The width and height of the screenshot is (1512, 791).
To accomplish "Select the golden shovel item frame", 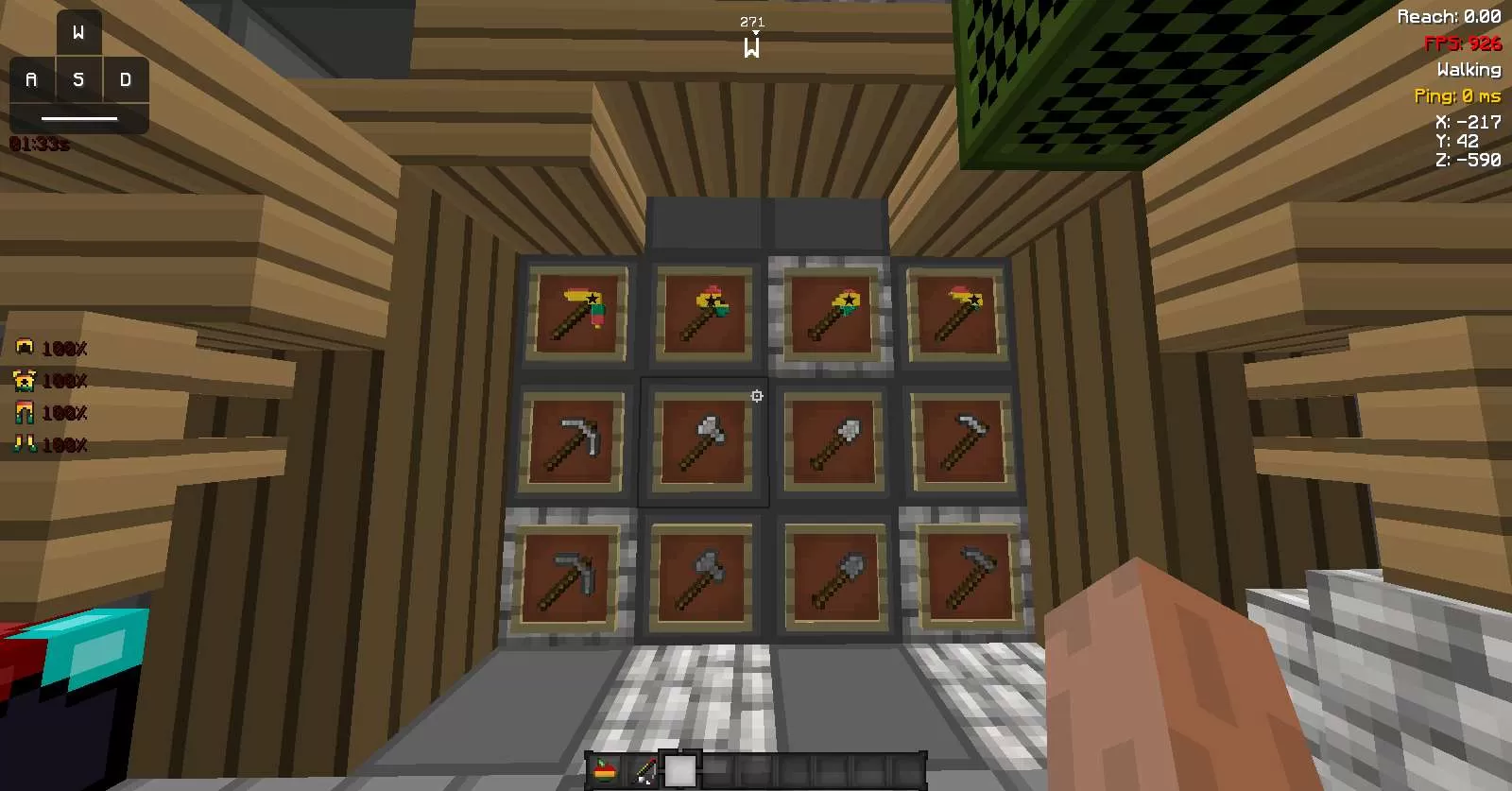I will tap(832, 312).
